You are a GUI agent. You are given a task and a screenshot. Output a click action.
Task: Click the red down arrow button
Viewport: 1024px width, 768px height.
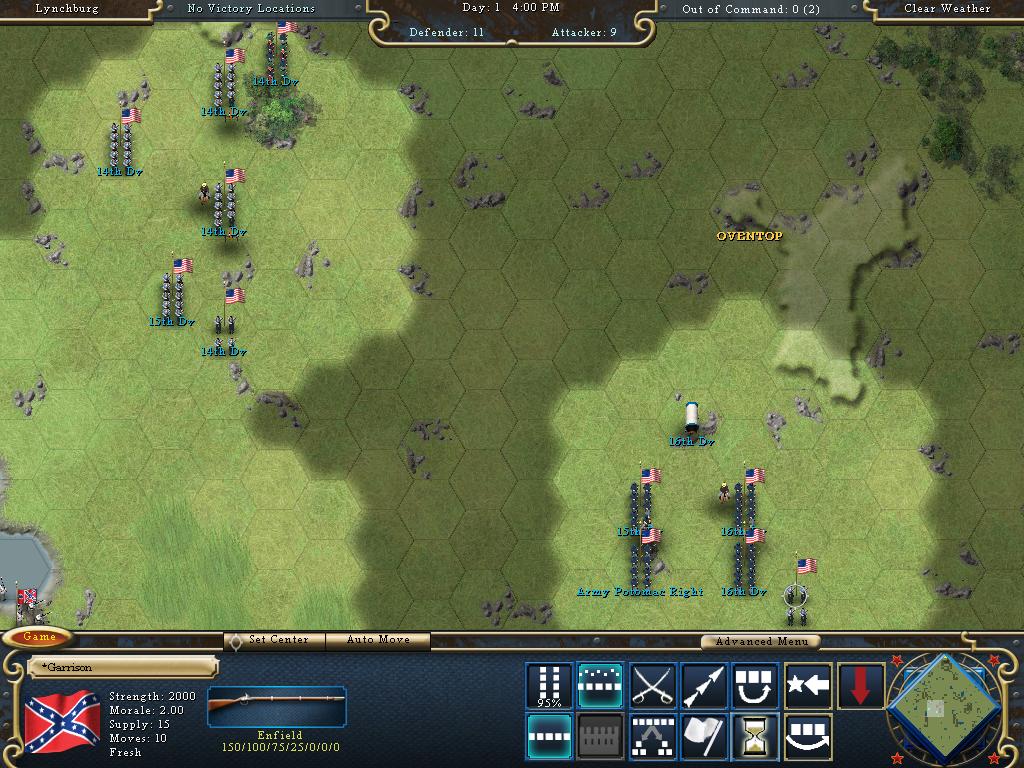860,685
